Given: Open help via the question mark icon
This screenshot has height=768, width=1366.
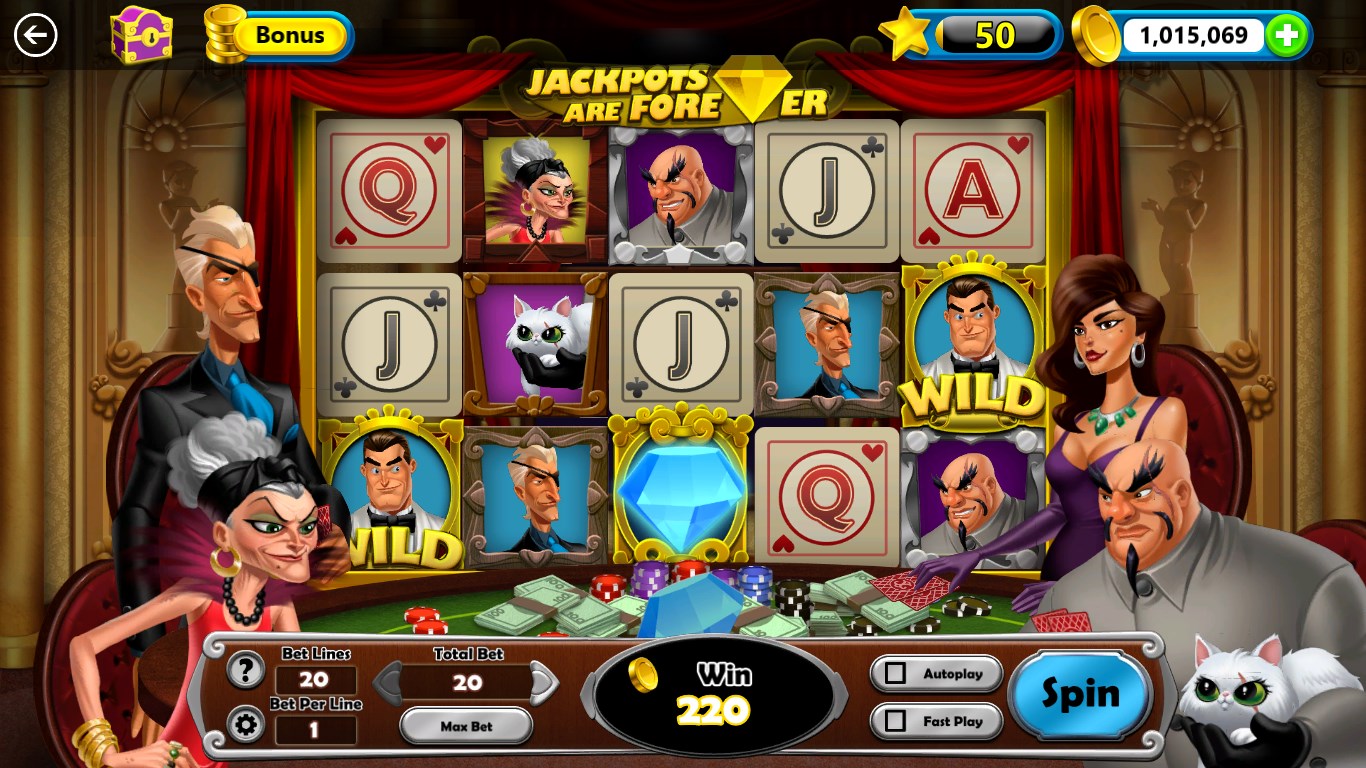Looking at the screenshot, I should (243, 671).
